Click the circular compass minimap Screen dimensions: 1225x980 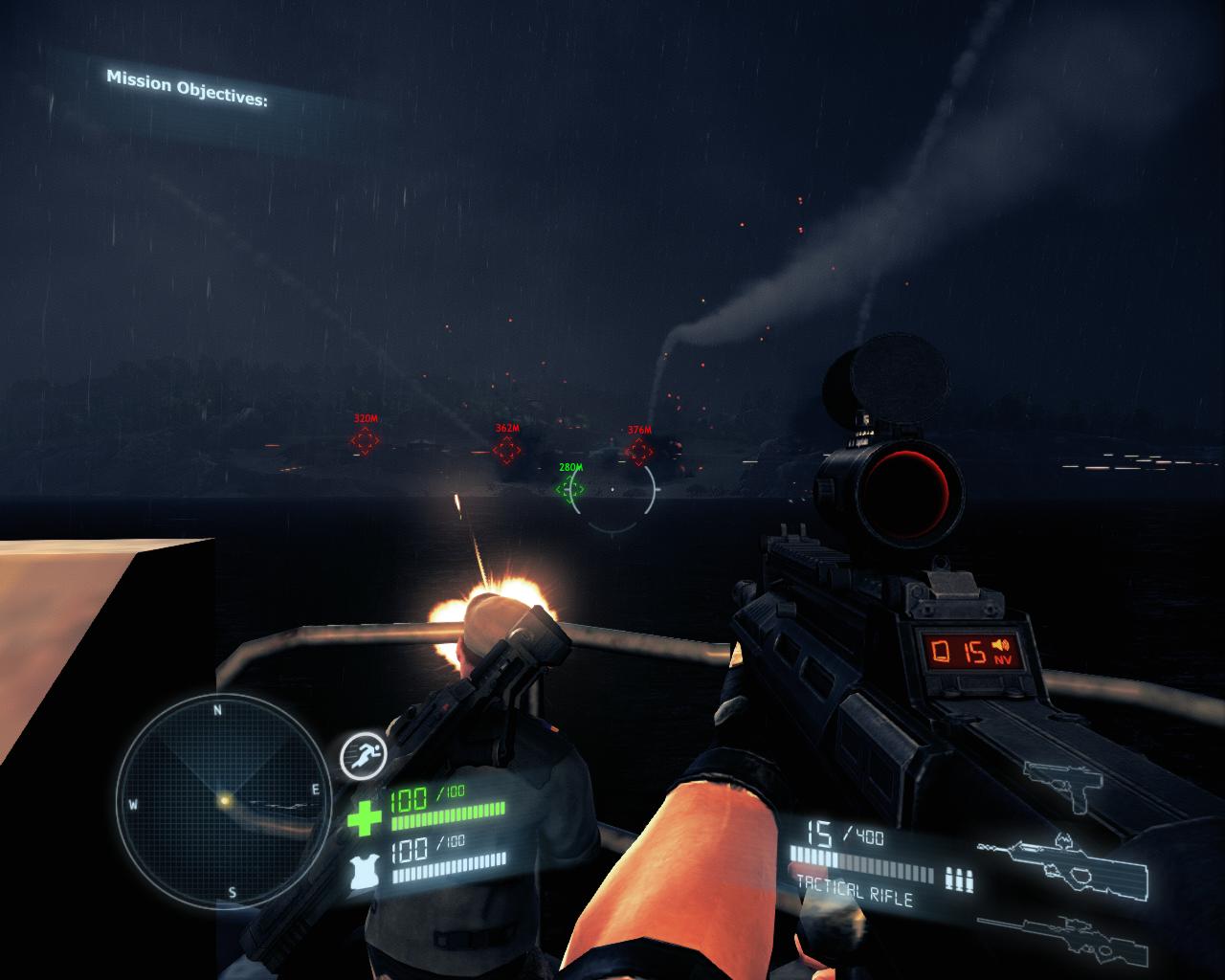[x=223, y=799]
